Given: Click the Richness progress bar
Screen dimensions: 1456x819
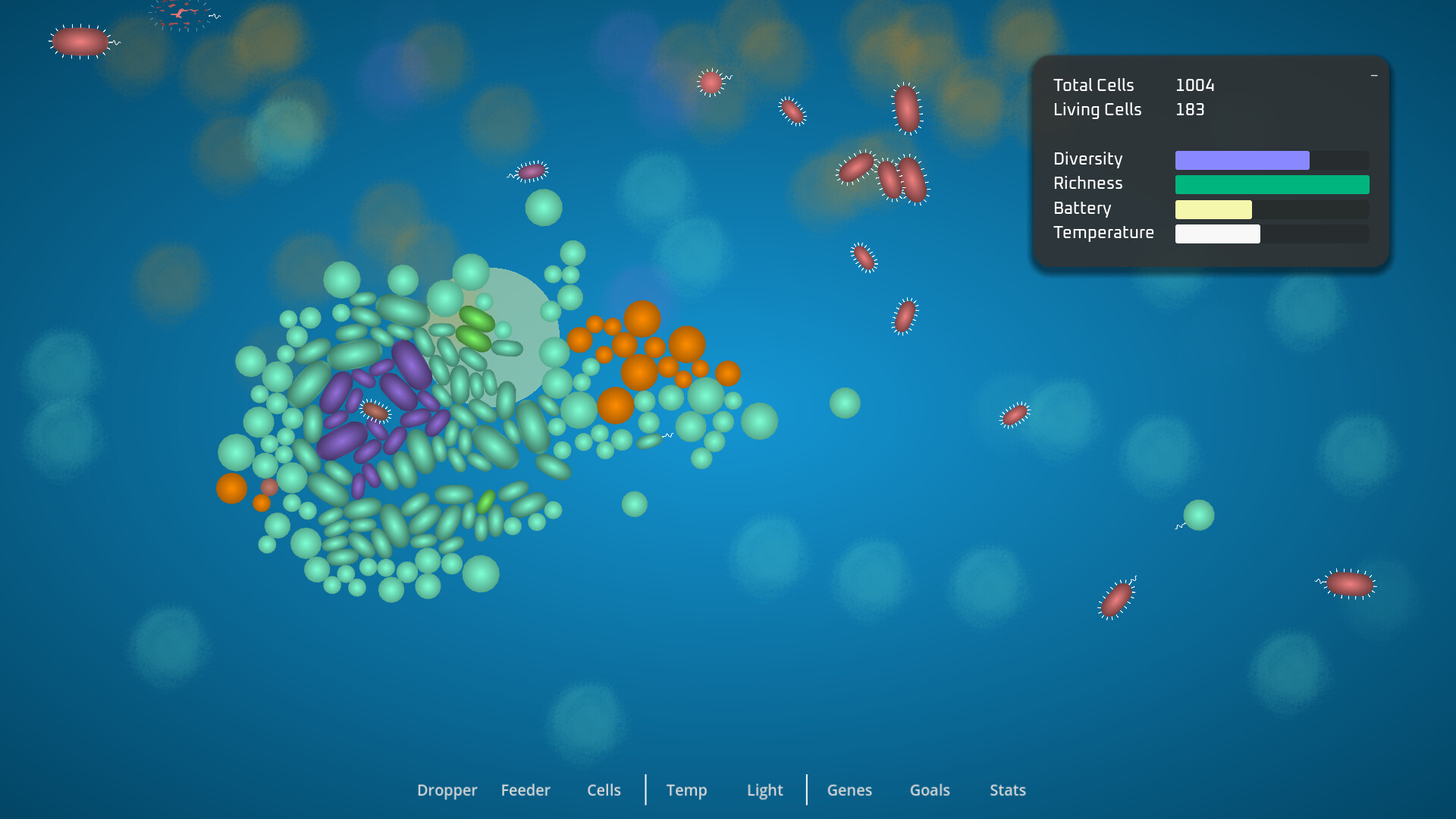Looking at the screenshot, I should 1272,184.
